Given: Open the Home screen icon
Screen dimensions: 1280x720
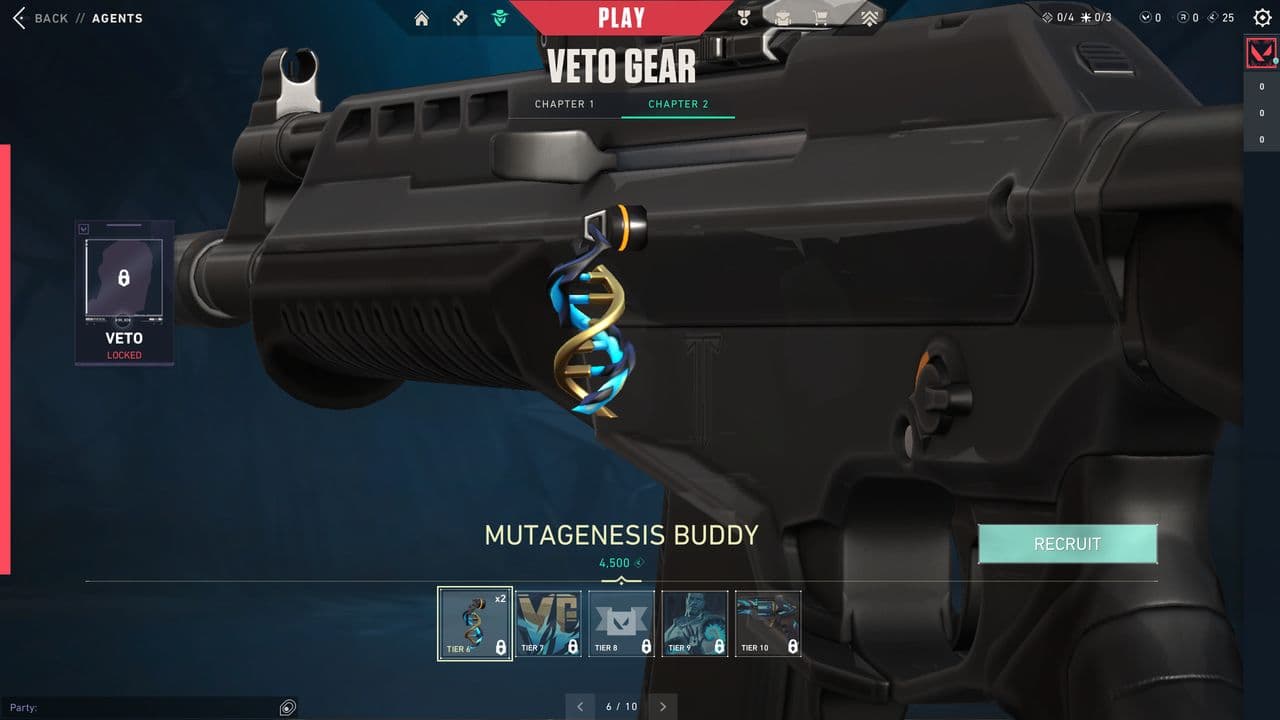Looking at the screenshot, I should [x=422, y=17].
